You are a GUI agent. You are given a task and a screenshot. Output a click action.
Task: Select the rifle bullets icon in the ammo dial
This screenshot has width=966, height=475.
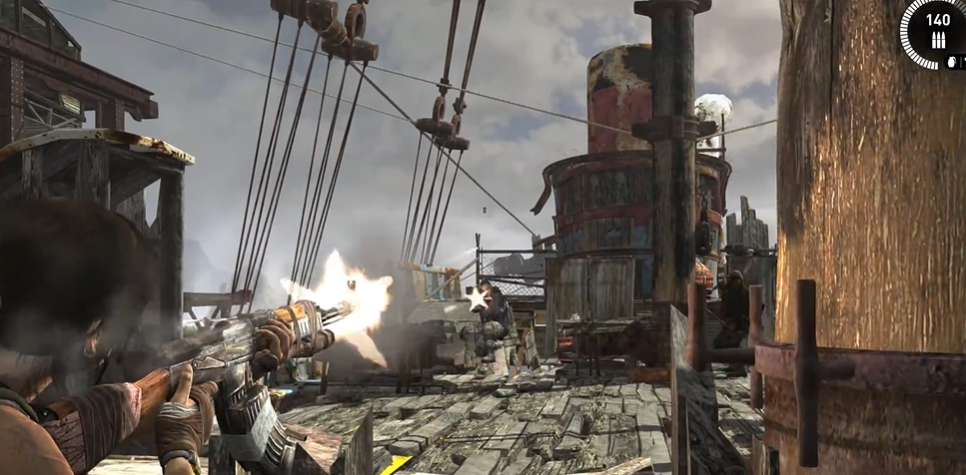939,39
